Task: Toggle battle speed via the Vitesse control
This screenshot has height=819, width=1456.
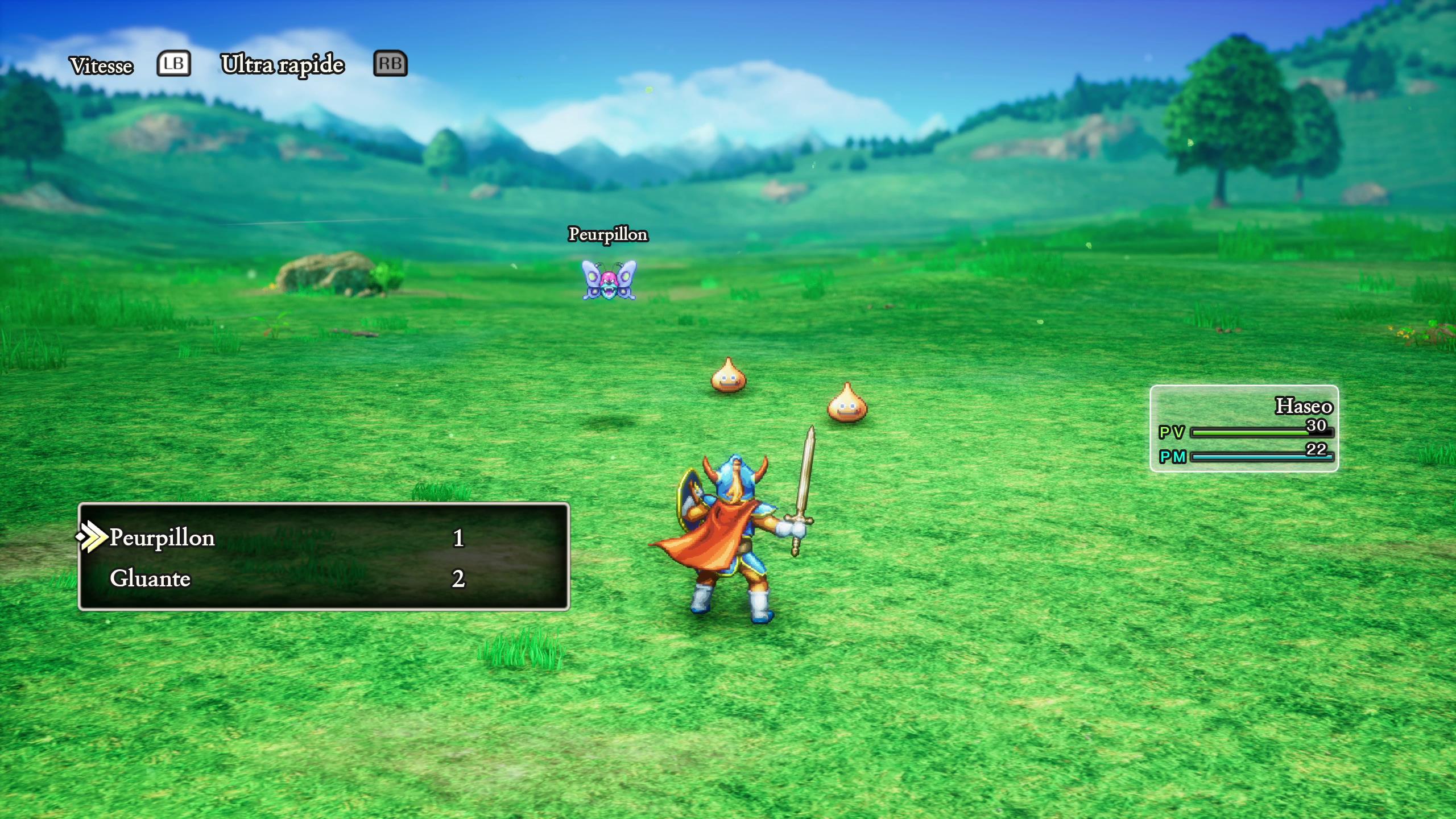Action: pos(102,64)
